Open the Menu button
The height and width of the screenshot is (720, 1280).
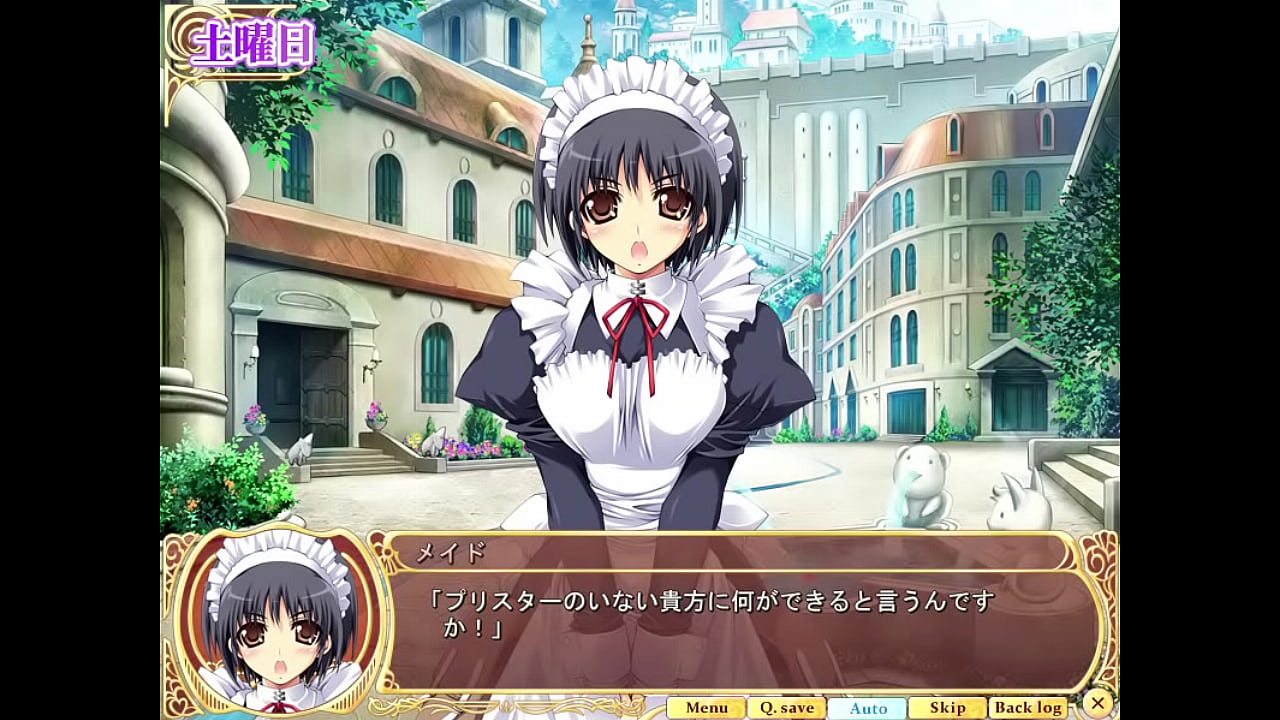(706, 708)
